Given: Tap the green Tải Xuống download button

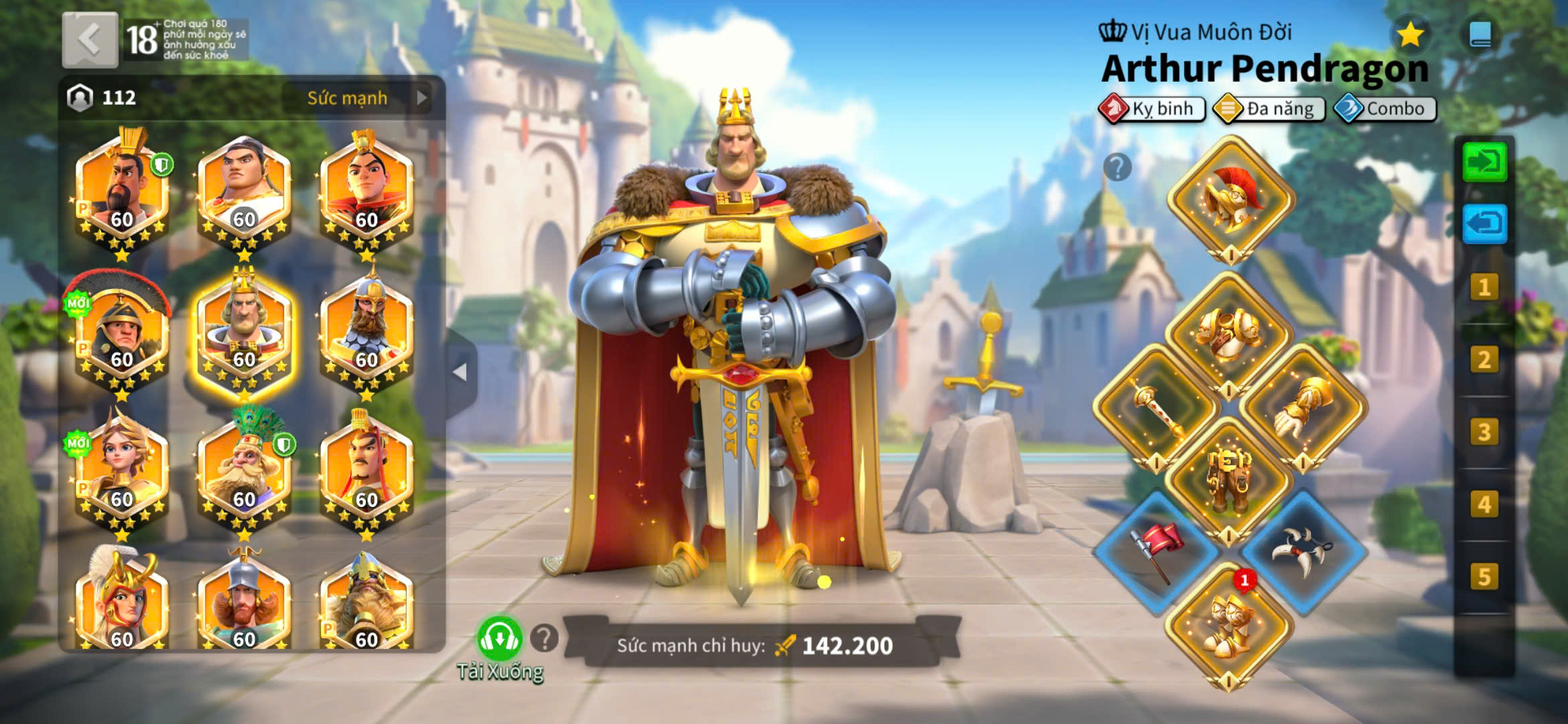Looking at the screenshot, I should click(x=499, y=639).
